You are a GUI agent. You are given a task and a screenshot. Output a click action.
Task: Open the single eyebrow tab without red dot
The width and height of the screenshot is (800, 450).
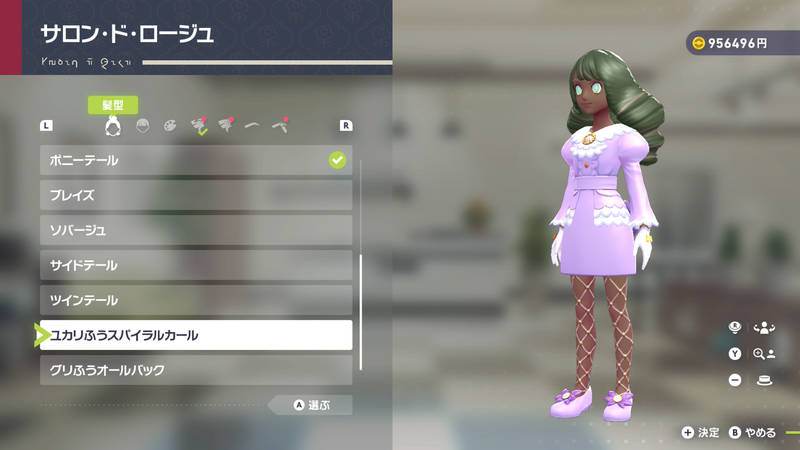[x=252, y=126]
